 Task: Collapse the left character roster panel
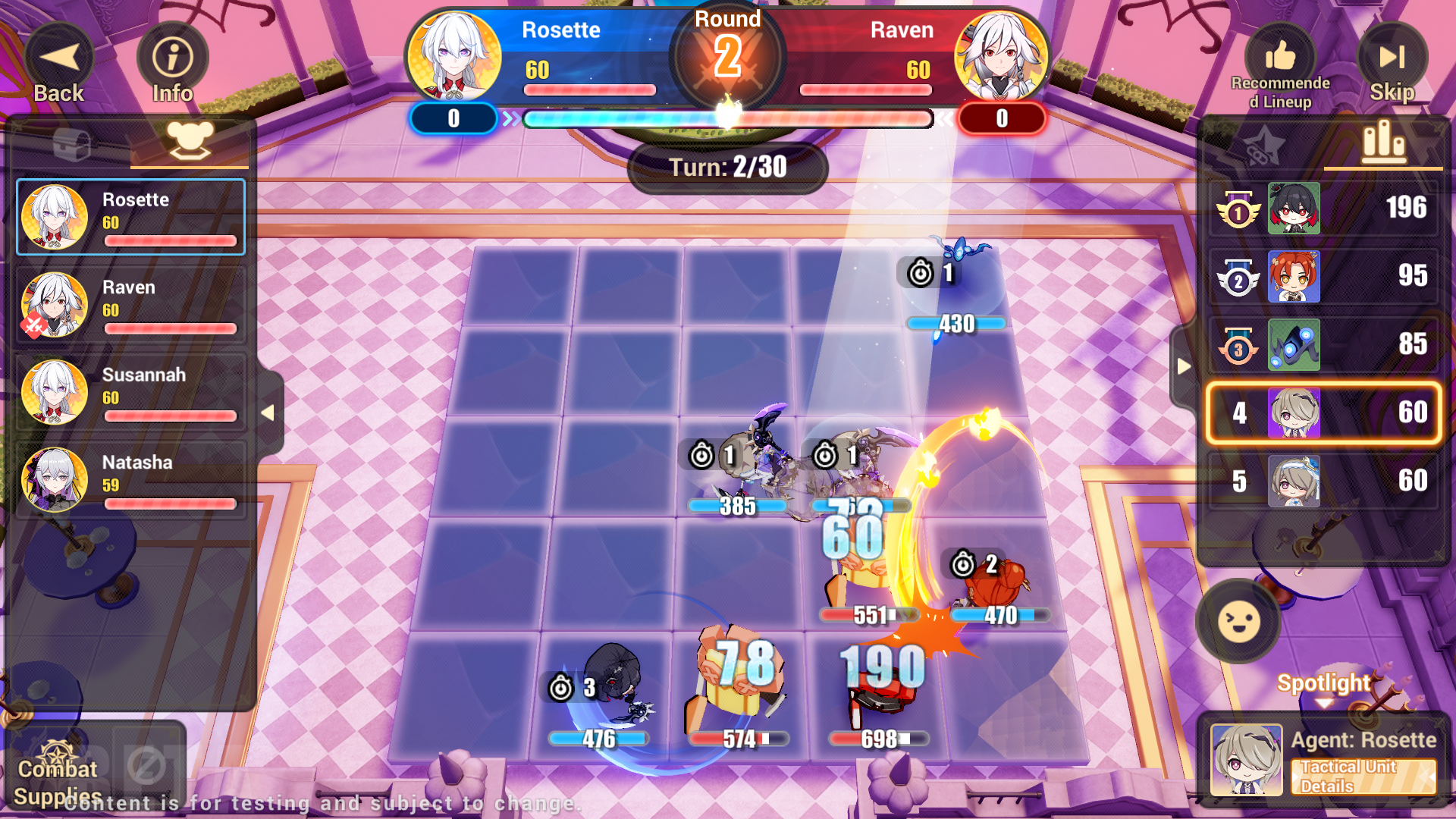coord(269,414)
